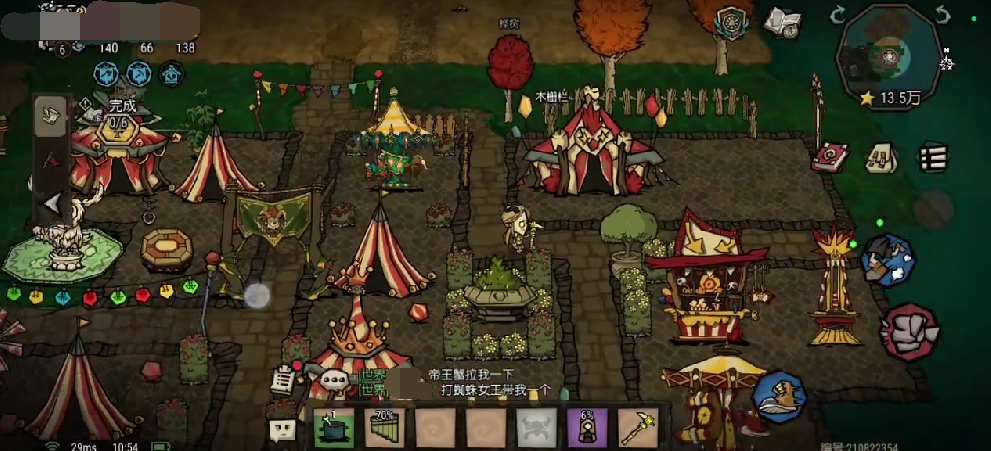
Task: Select the red flag side tab
Action: [x=52, y=160]
